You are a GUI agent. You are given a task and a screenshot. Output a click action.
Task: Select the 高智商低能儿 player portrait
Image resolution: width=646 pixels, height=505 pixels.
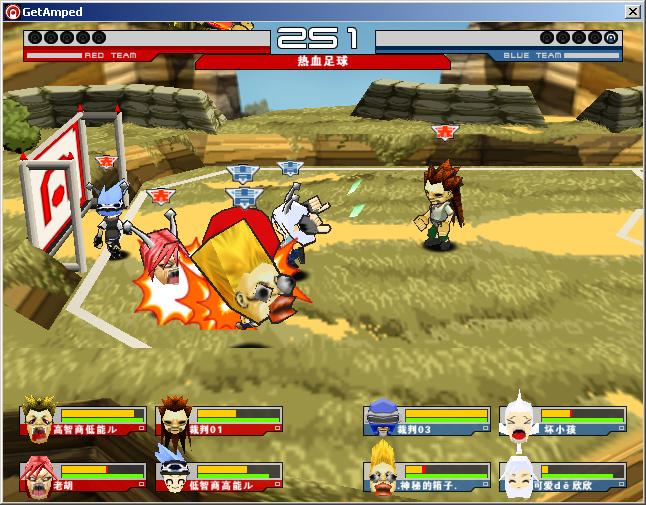click(x=40, y=418)
